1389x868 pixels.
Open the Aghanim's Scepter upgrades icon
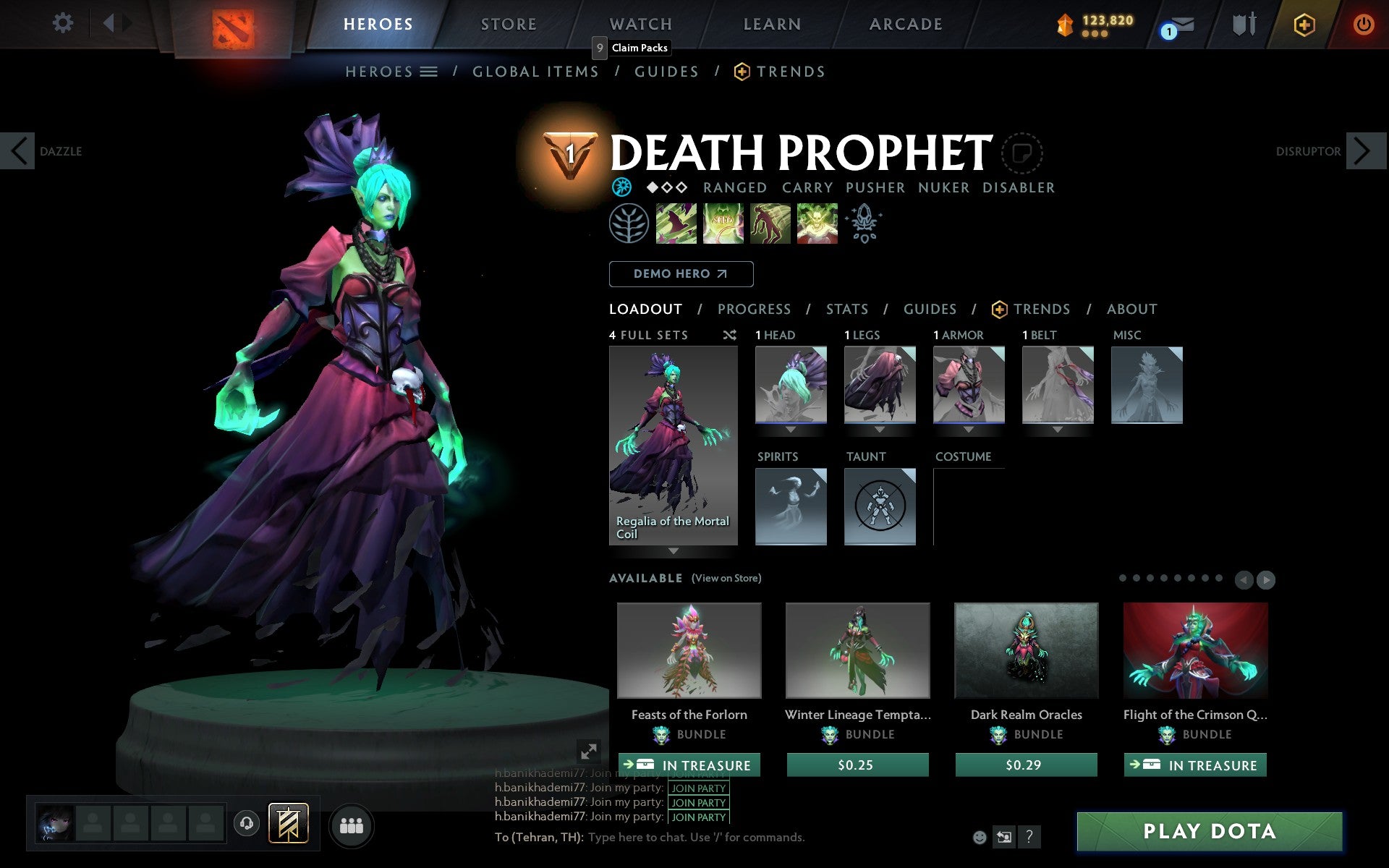coord(865,224)
